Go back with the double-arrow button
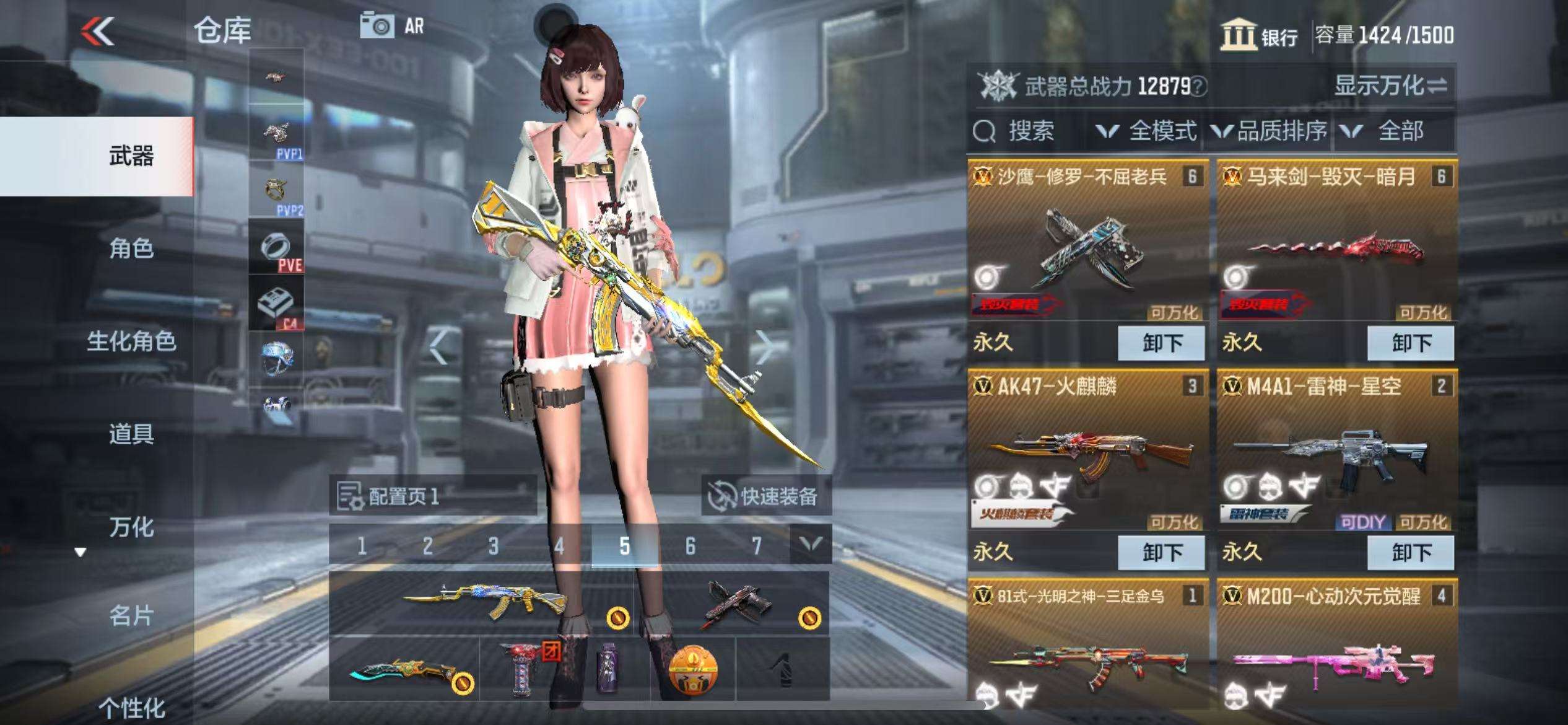Image resolution: width=1568 pixels, height=725 pixels. (x=98, y=30)
